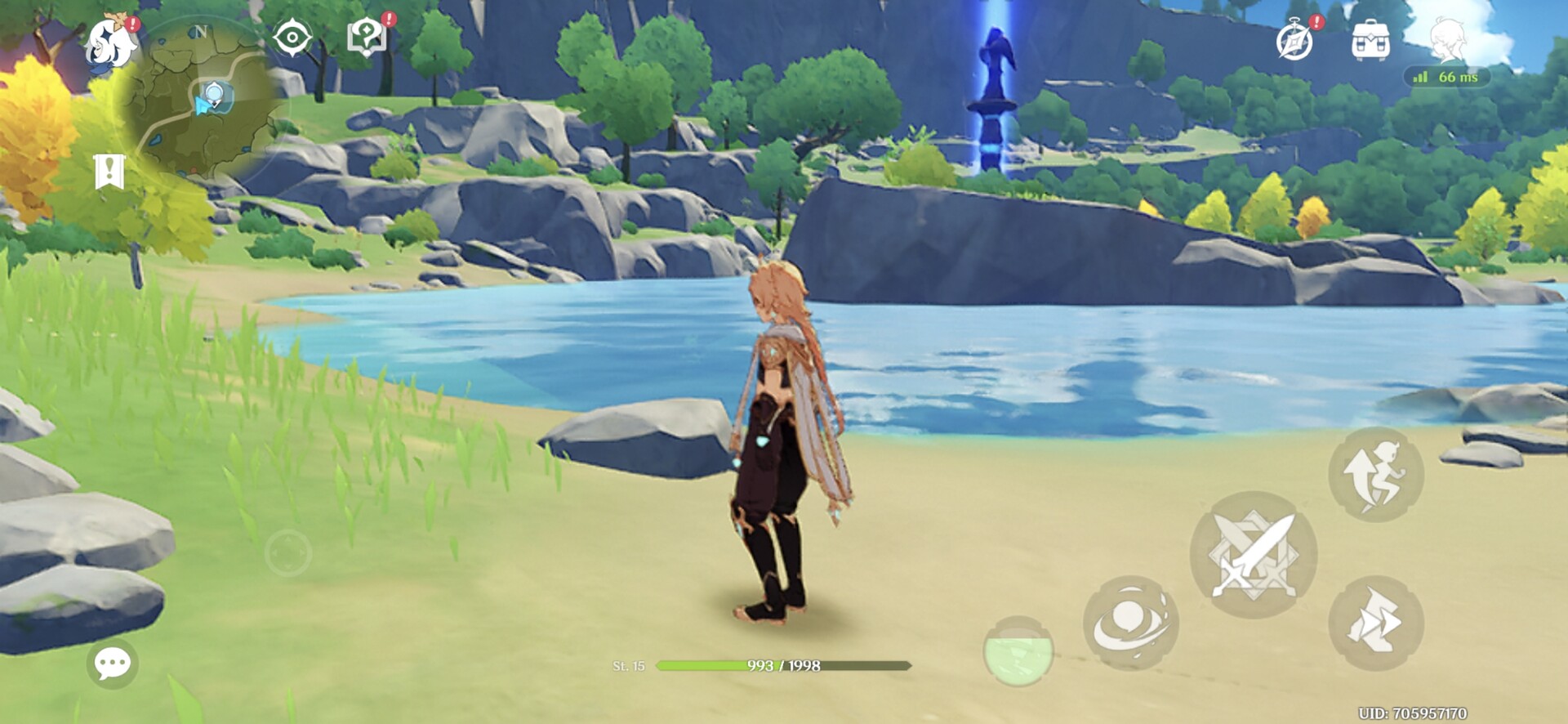
Task: Activate the green elemental burst orb
Action: [x=1018, y=650]
